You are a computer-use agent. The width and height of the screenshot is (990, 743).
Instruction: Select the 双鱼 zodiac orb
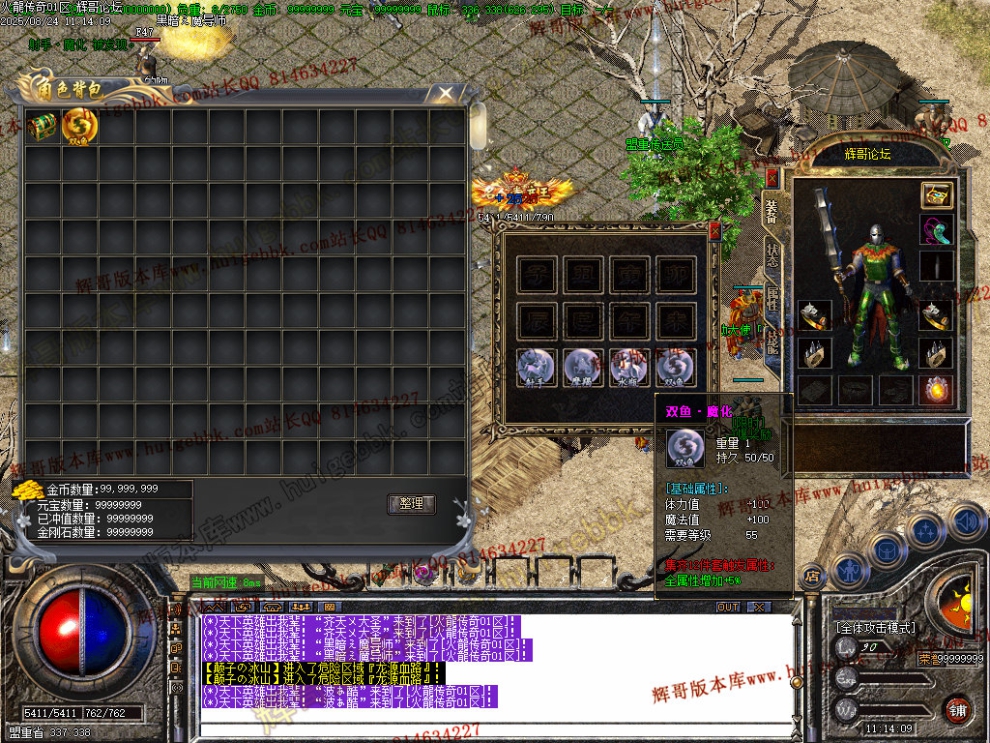[675, 367]
